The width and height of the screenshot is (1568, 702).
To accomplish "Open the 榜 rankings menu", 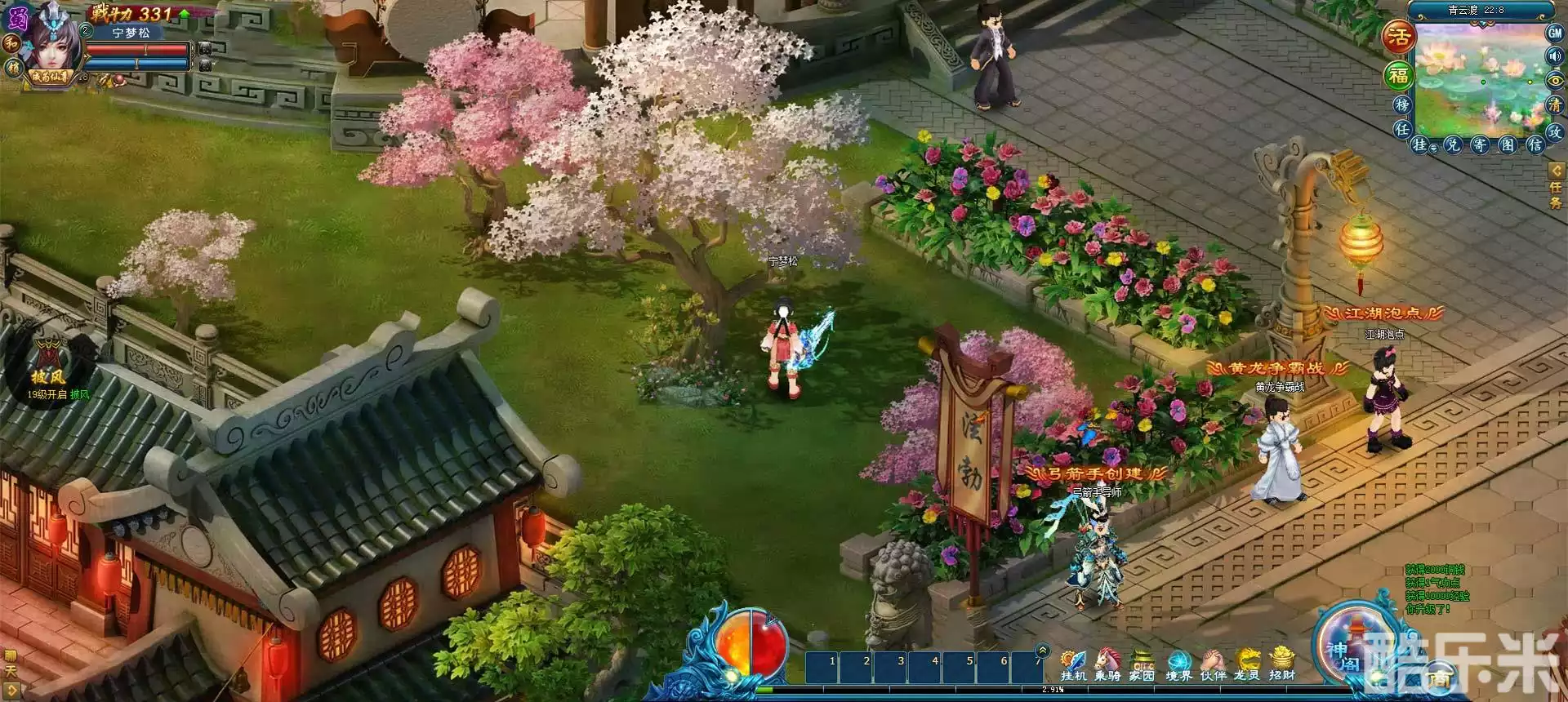I will click(1404, 106).
